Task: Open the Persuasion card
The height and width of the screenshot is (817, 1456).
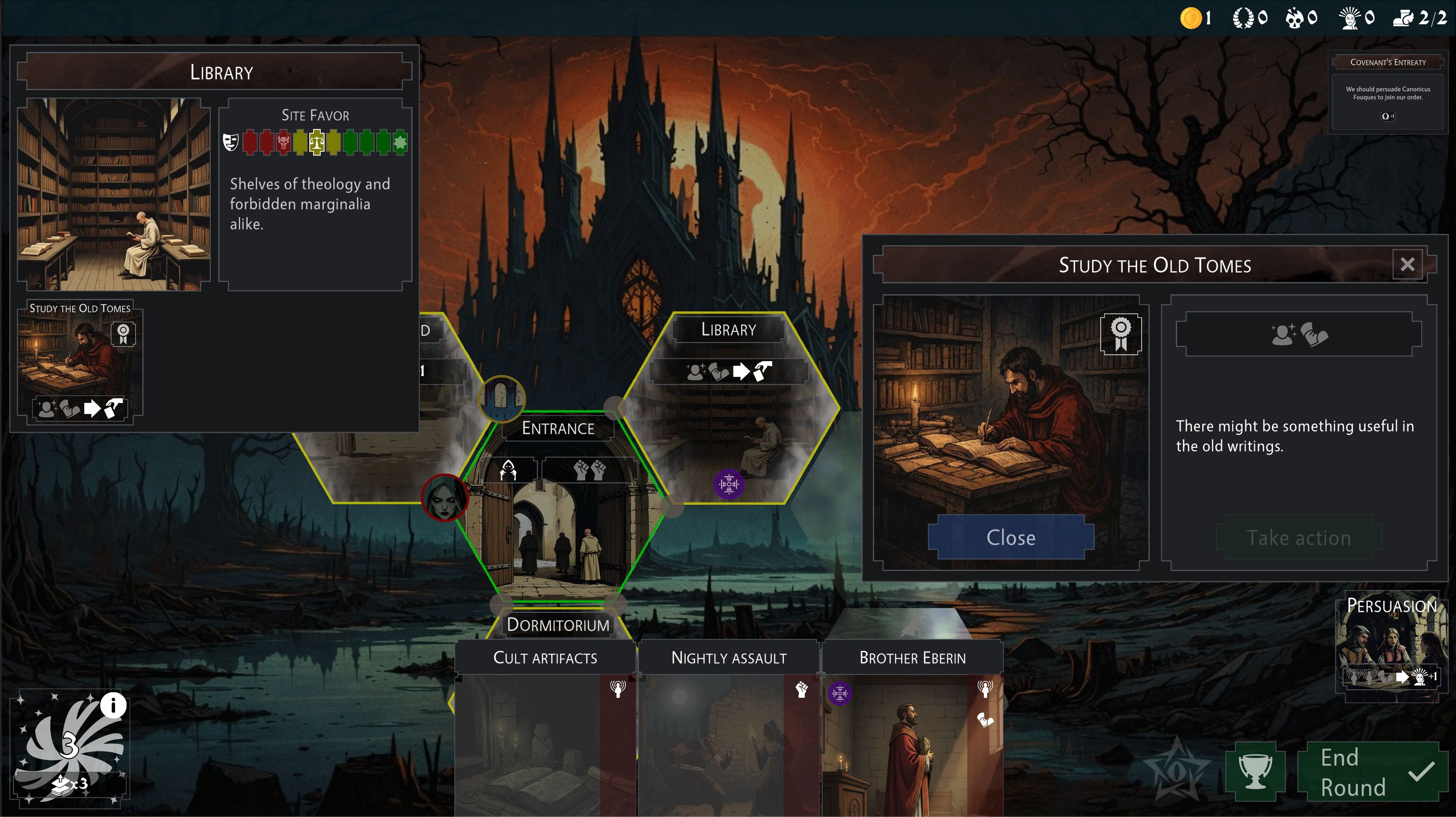Action: pos(1391,647)
